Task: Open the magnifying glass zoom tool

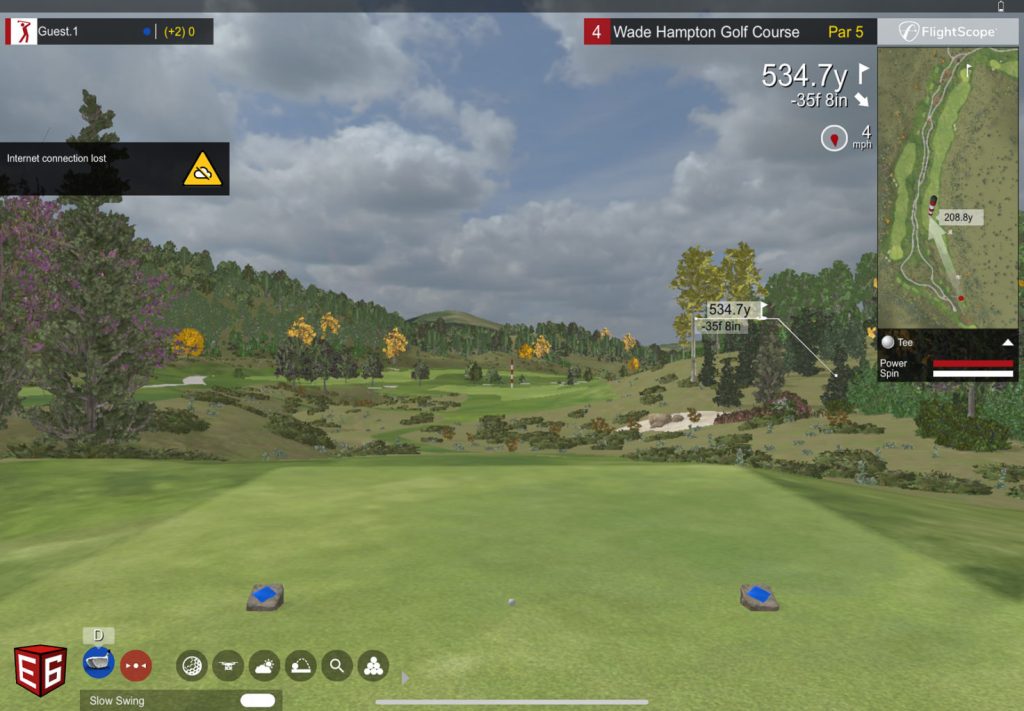Action: coord(336,665)
